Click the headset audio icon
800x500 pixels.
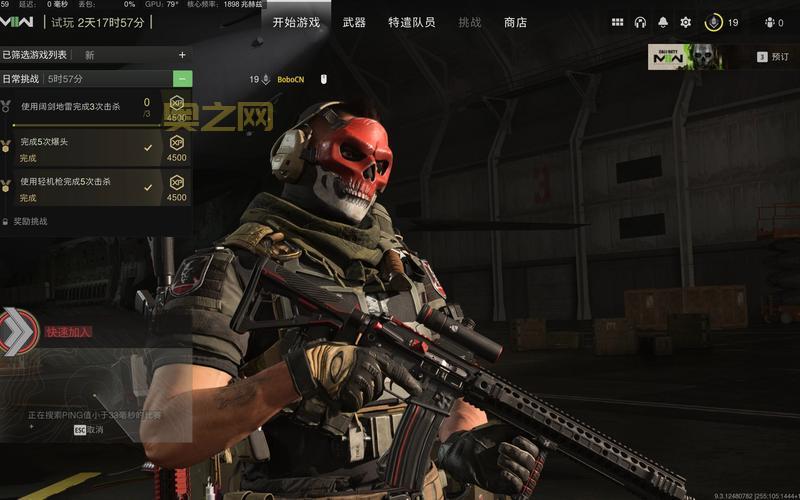click(640, 22)
